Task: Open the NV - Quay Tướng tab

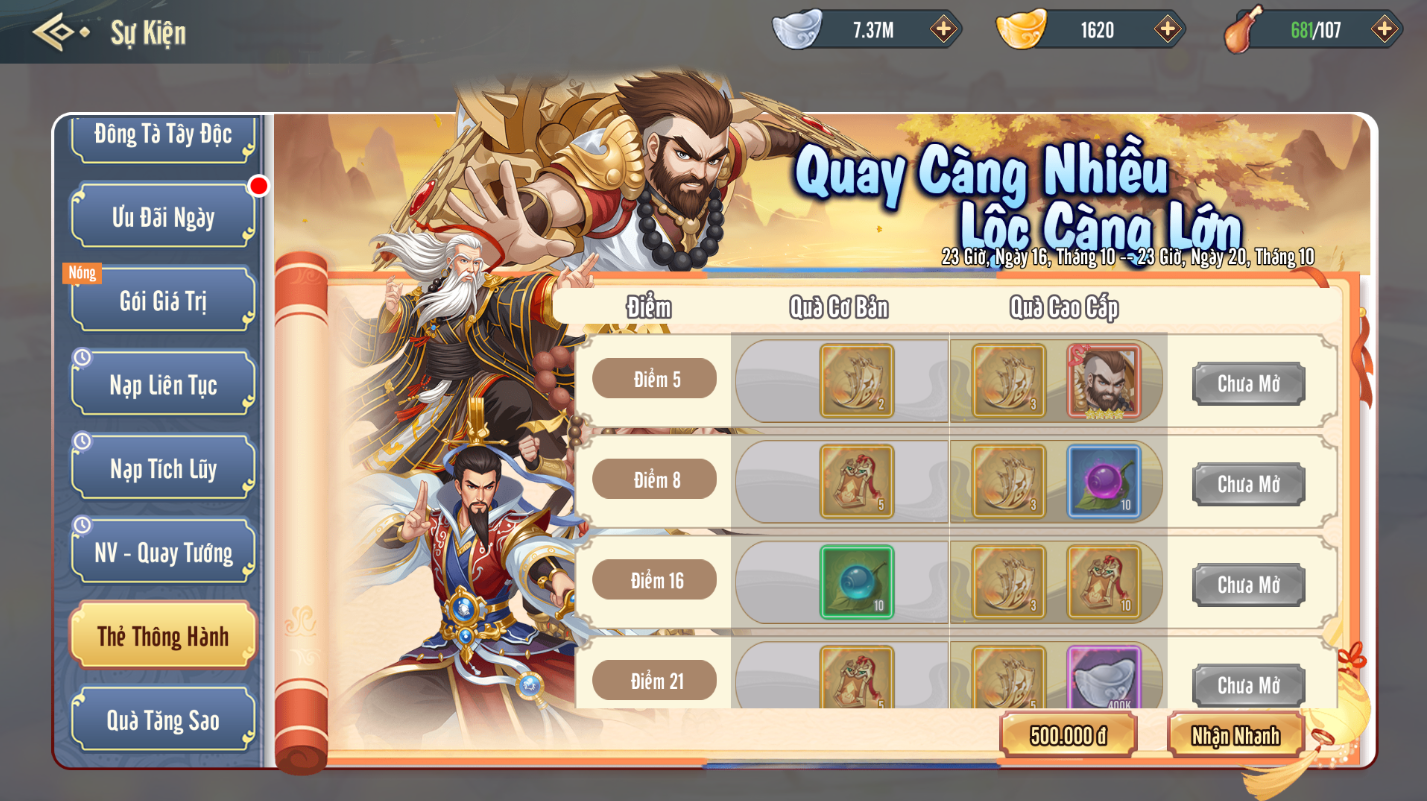Action: coord(163,552)
